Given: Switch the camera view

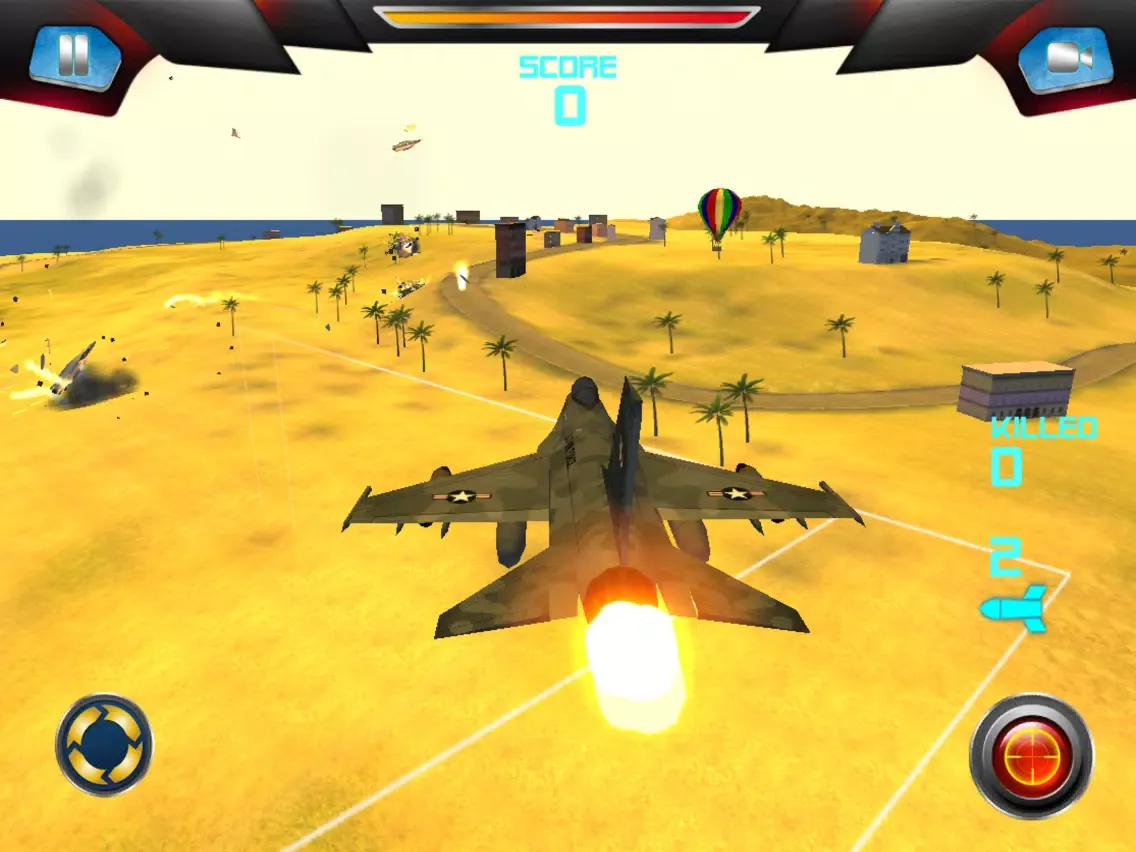Looking at the screenshot, I should (x=1065, y=58).
